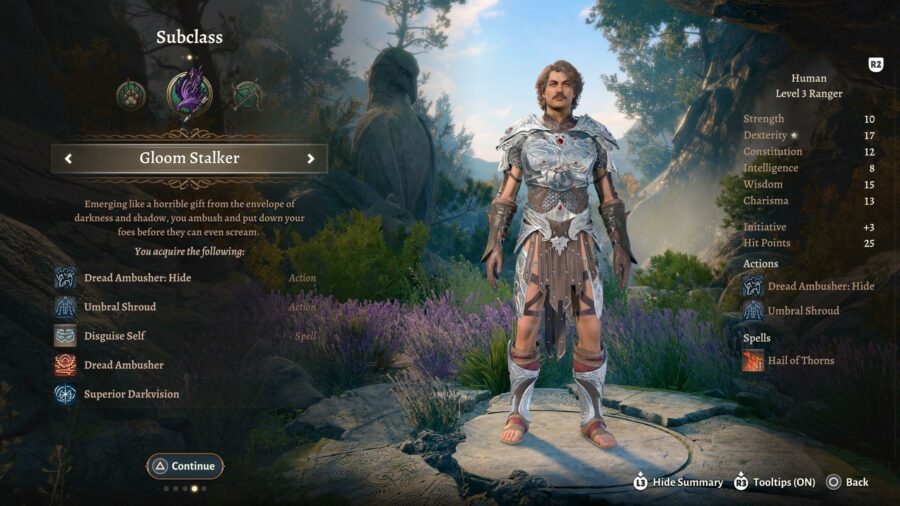
Task: Pick the paw print subclass emblem
Action: (x=131, y=95)
